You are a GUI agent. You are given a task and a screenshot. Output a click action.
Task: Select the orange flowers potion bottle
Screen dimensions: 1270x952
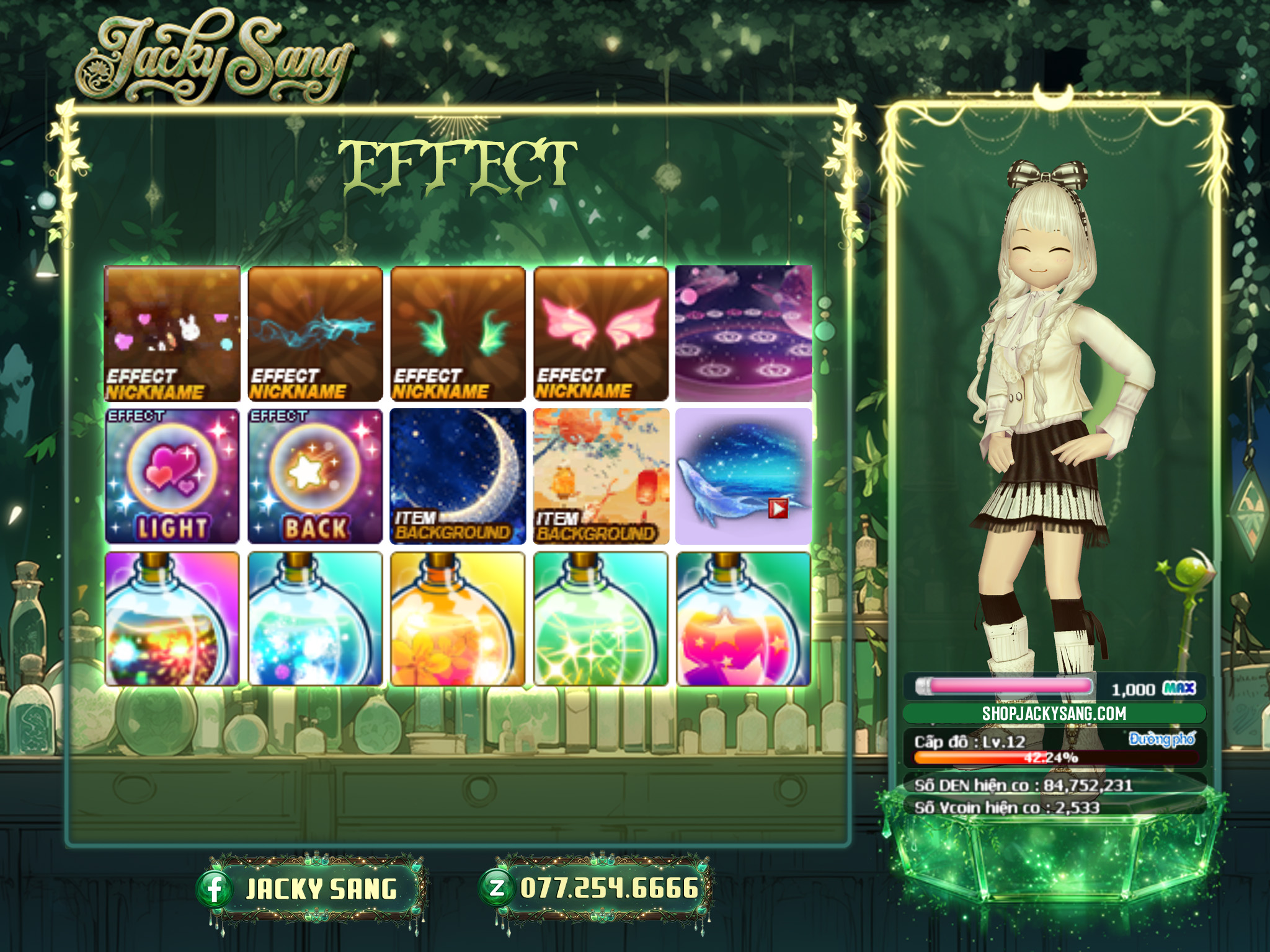pos(458,619)
